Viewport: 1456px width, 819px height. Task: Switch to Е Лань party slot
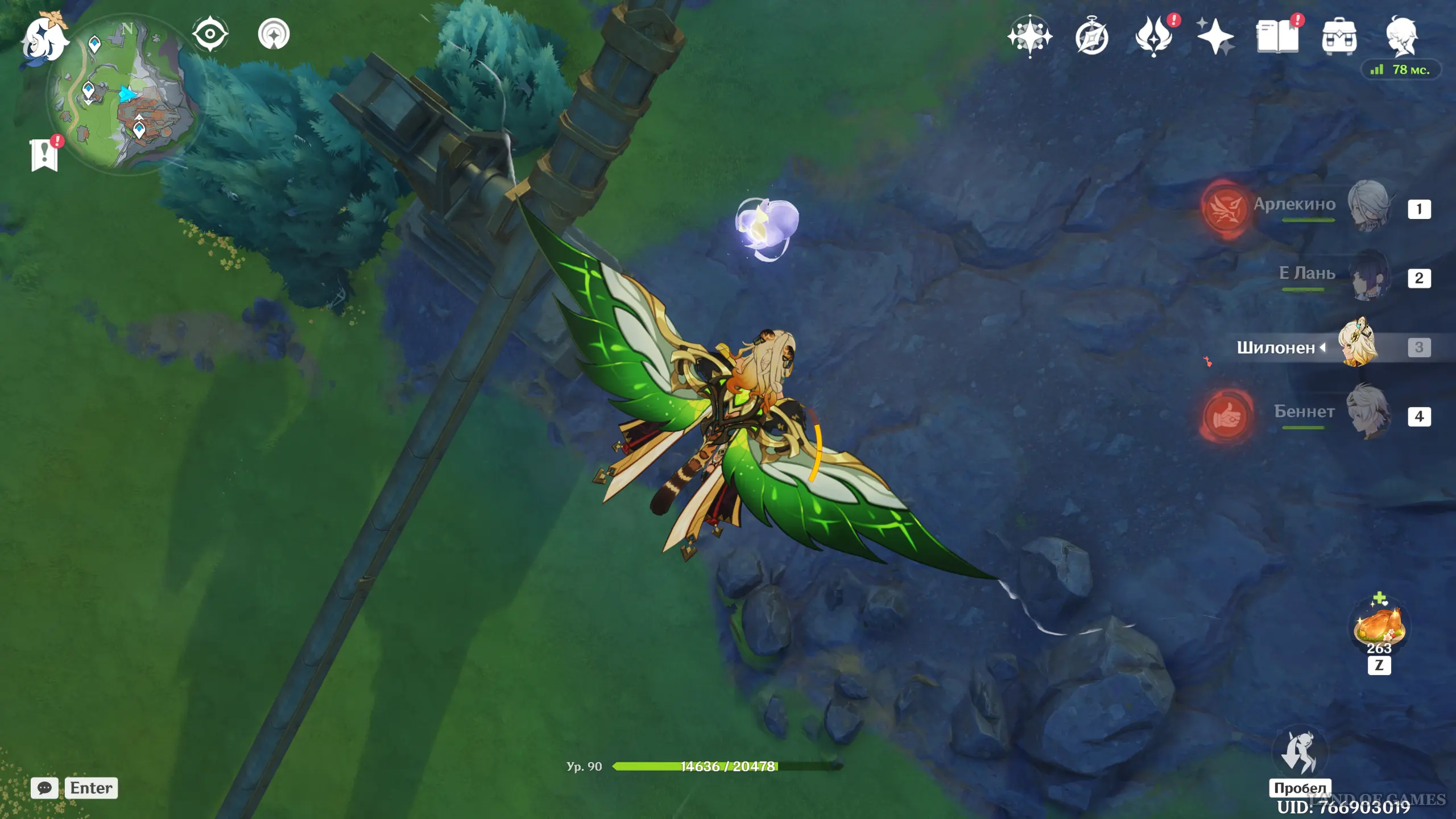(1368, 276)
